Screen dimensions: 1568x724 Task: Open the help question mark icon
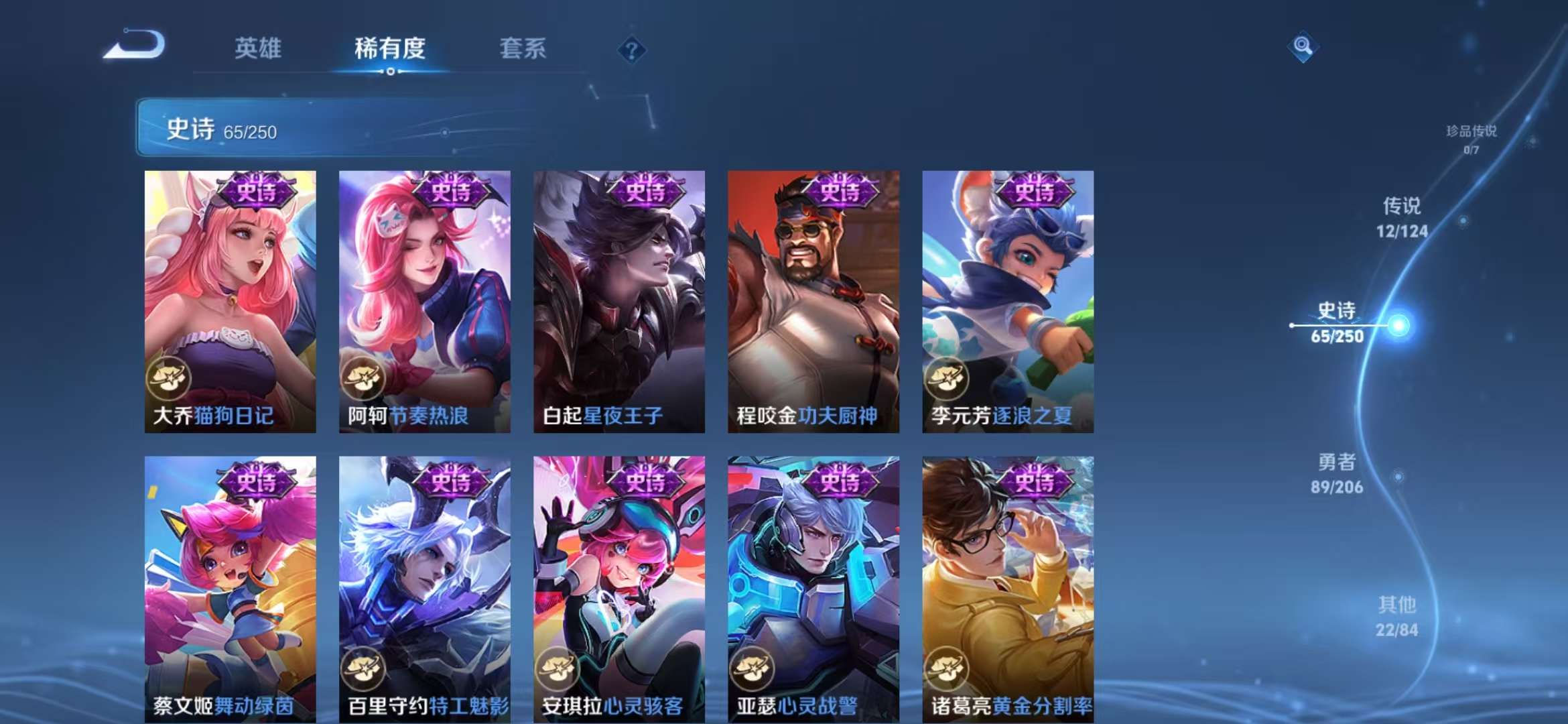click(631, 50)
